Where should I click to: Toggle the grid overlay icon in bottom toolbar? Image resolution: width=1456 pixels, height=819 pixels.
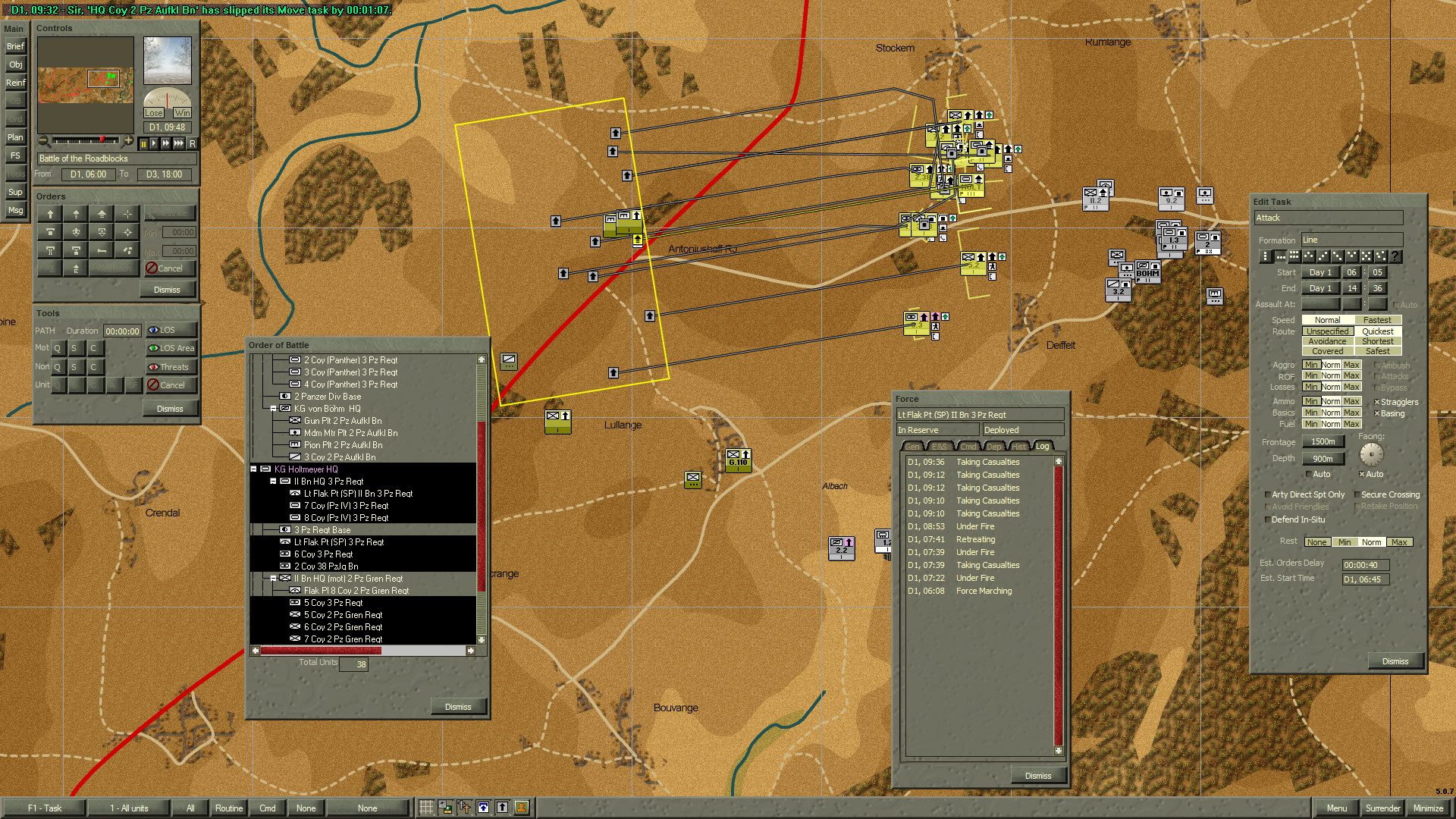click(426, 807)
